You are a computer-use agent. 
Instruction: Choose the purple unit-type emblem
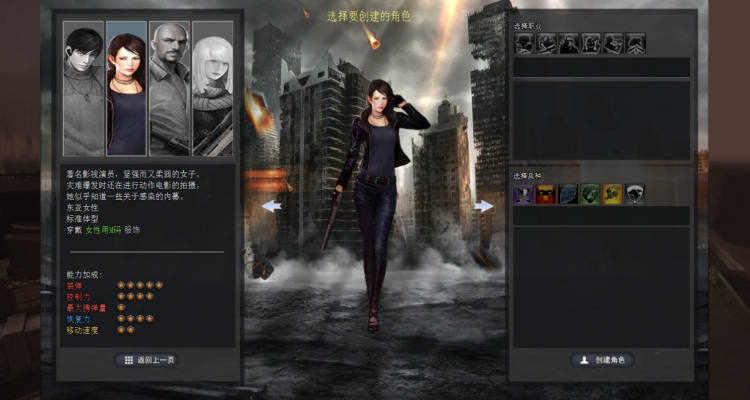[x=524, y=194]
